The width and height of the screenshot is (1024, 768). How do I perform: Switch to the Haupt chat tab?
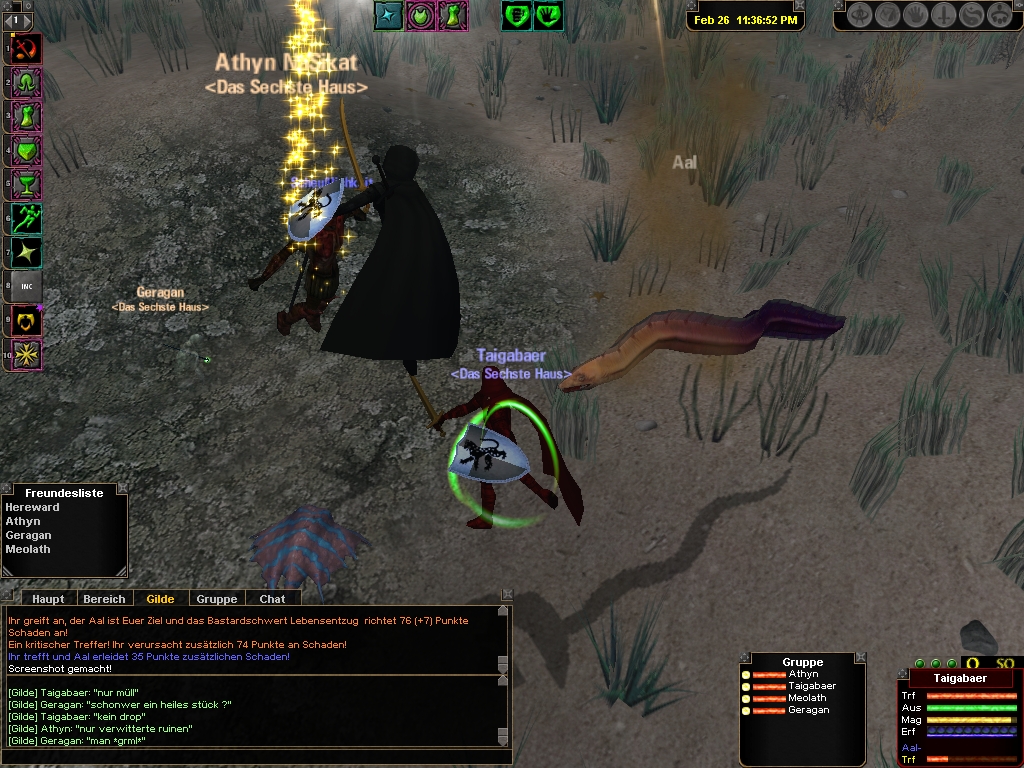click(x=48, y=599)
